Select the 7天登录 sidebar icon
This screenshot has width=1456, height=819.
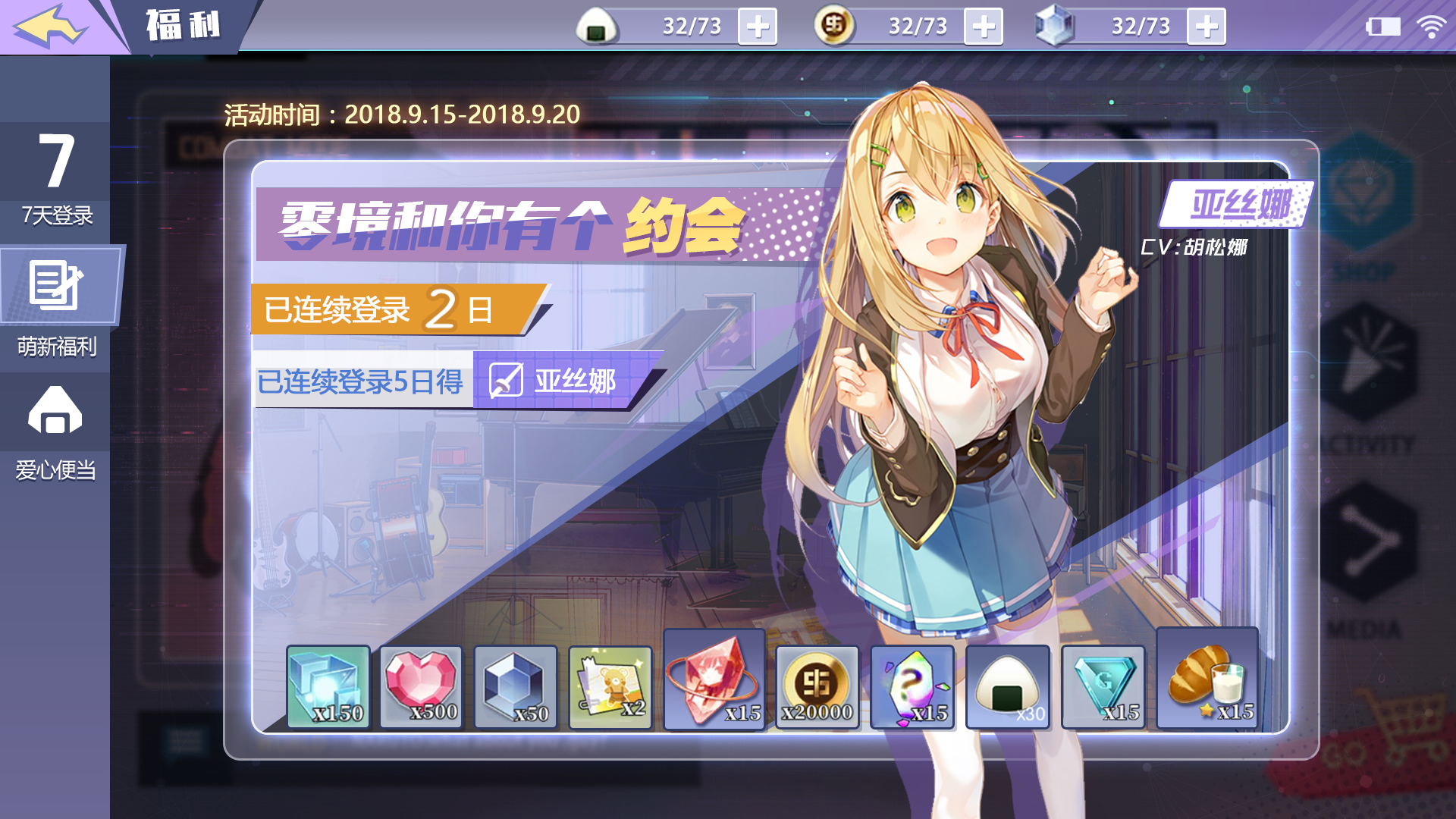click(55, 167)
